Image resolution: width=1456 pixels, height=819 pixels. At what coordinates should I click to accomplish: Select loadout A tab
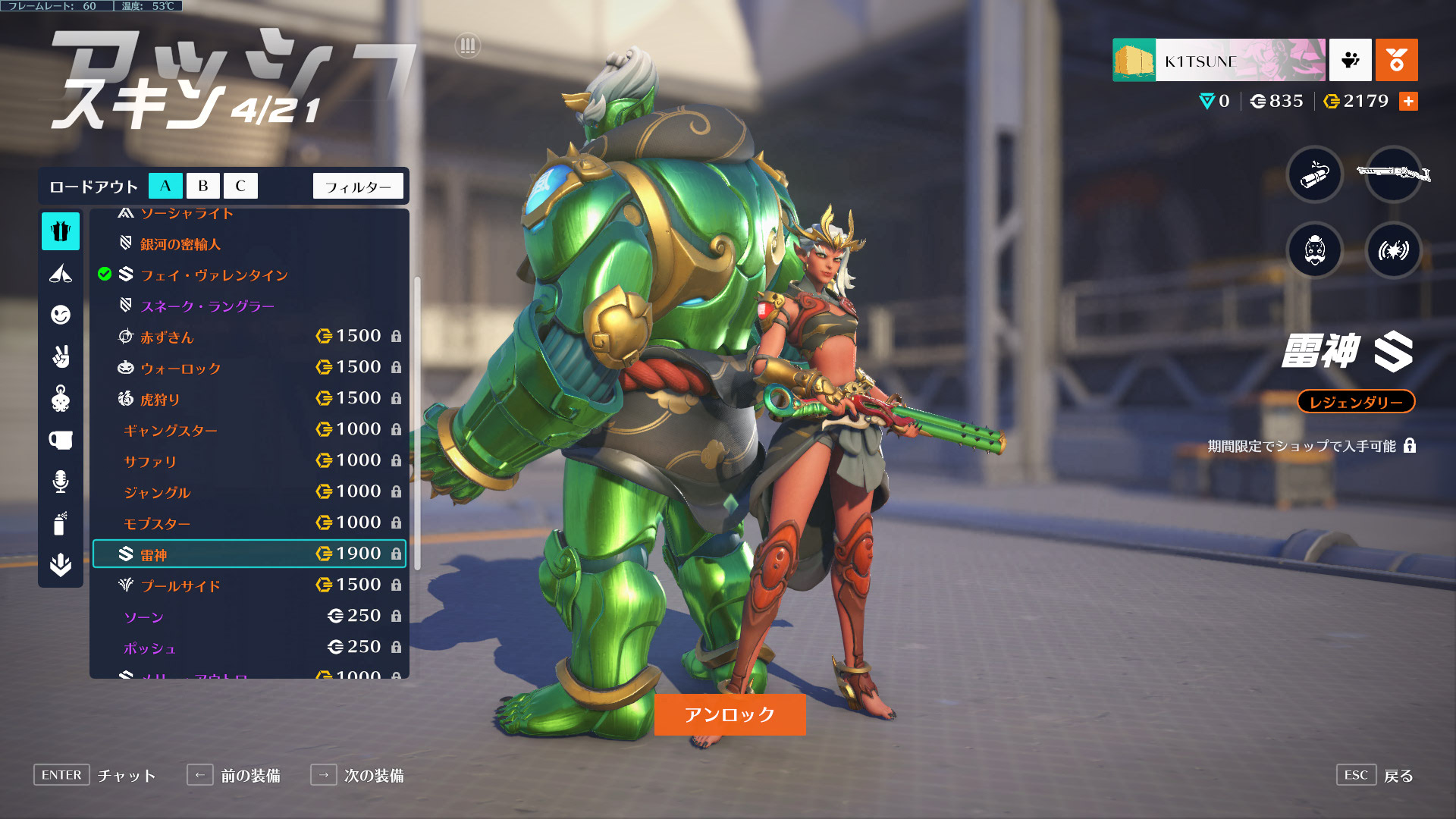165,186
